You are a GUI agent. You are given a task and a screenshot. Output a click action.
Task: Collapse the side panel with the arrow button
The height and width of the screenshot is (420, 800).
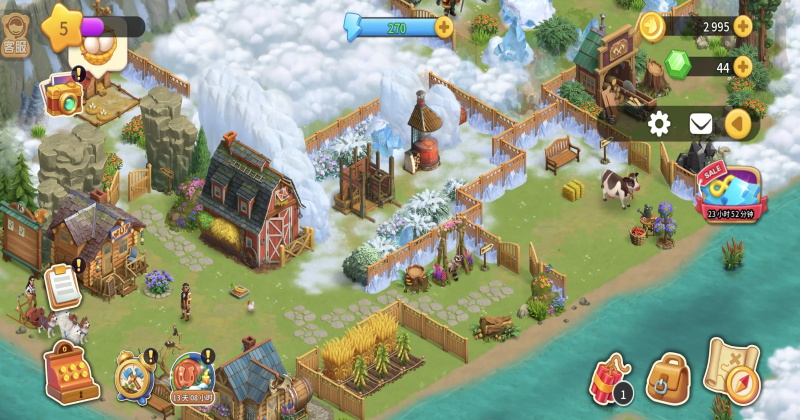pyautogui.click(x=738, y=124)
